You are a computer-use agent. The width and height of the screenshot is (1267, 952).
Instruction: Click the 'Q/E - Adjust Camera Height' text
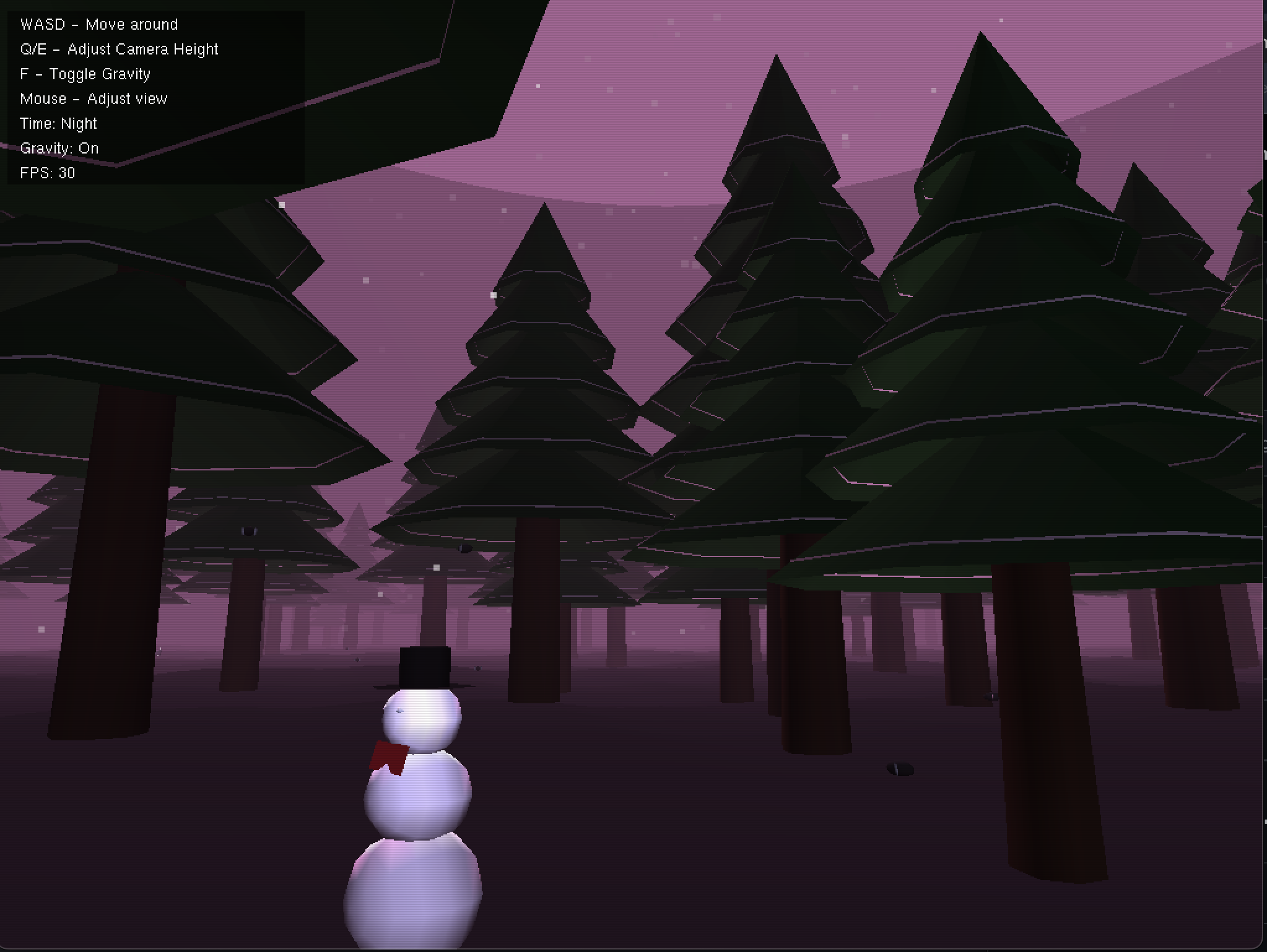click(x=120, y=49)
